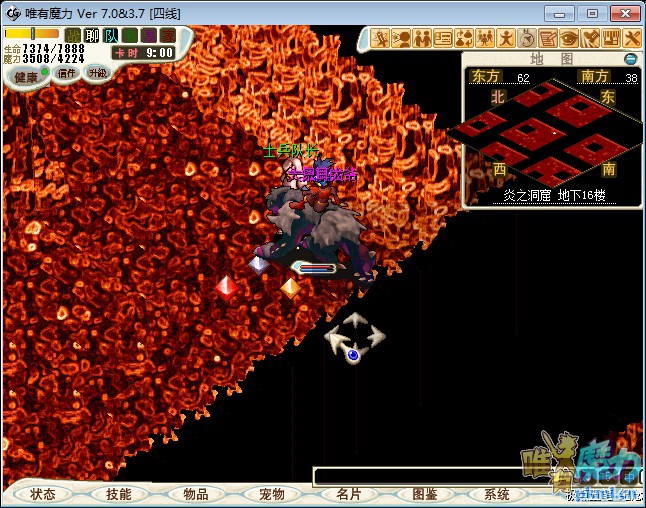Open the 物品 items menu
This screenshot has height=508, width=646.
pos(195,494)
